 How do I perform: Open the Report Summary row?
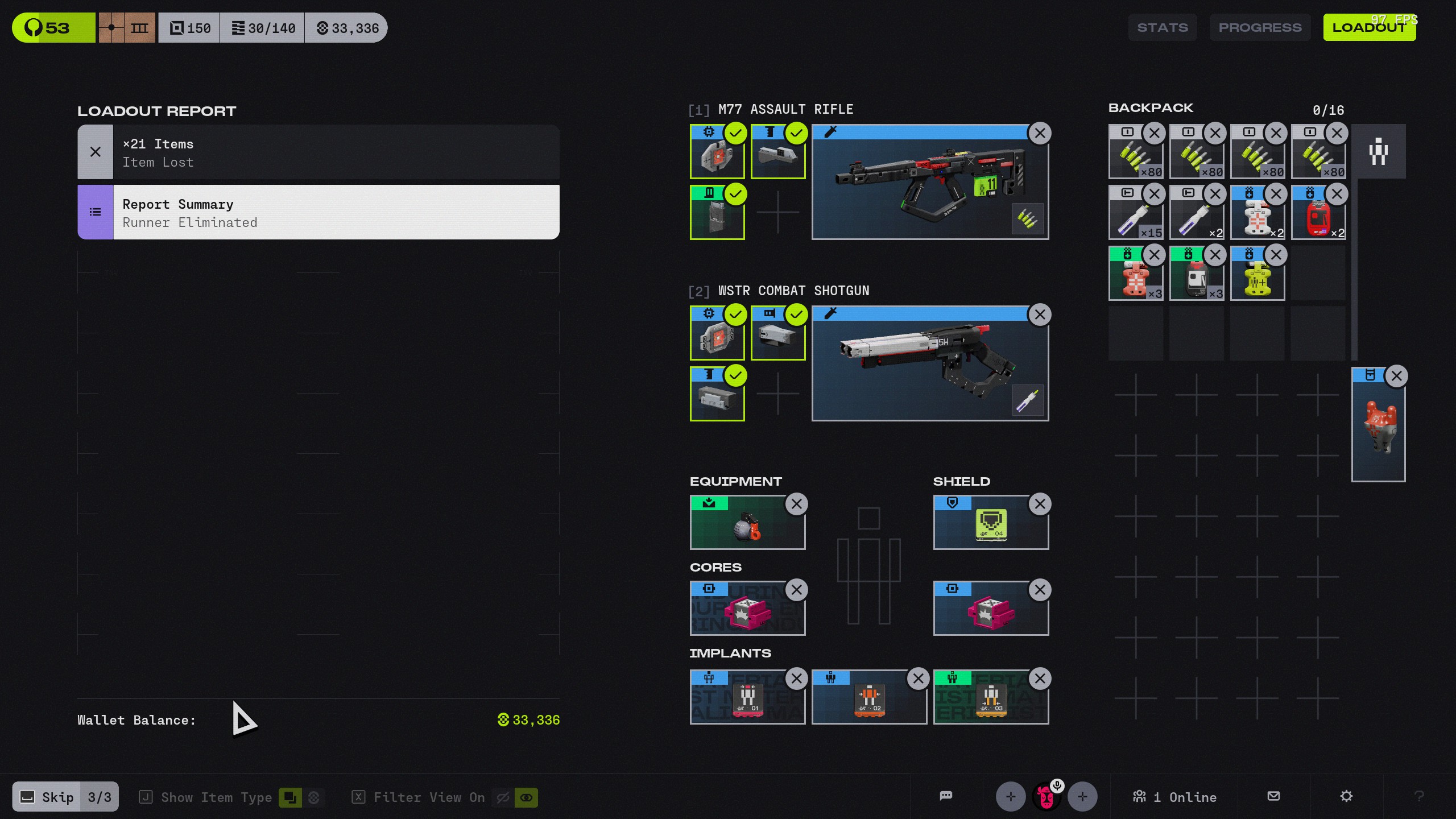point(318,212)
